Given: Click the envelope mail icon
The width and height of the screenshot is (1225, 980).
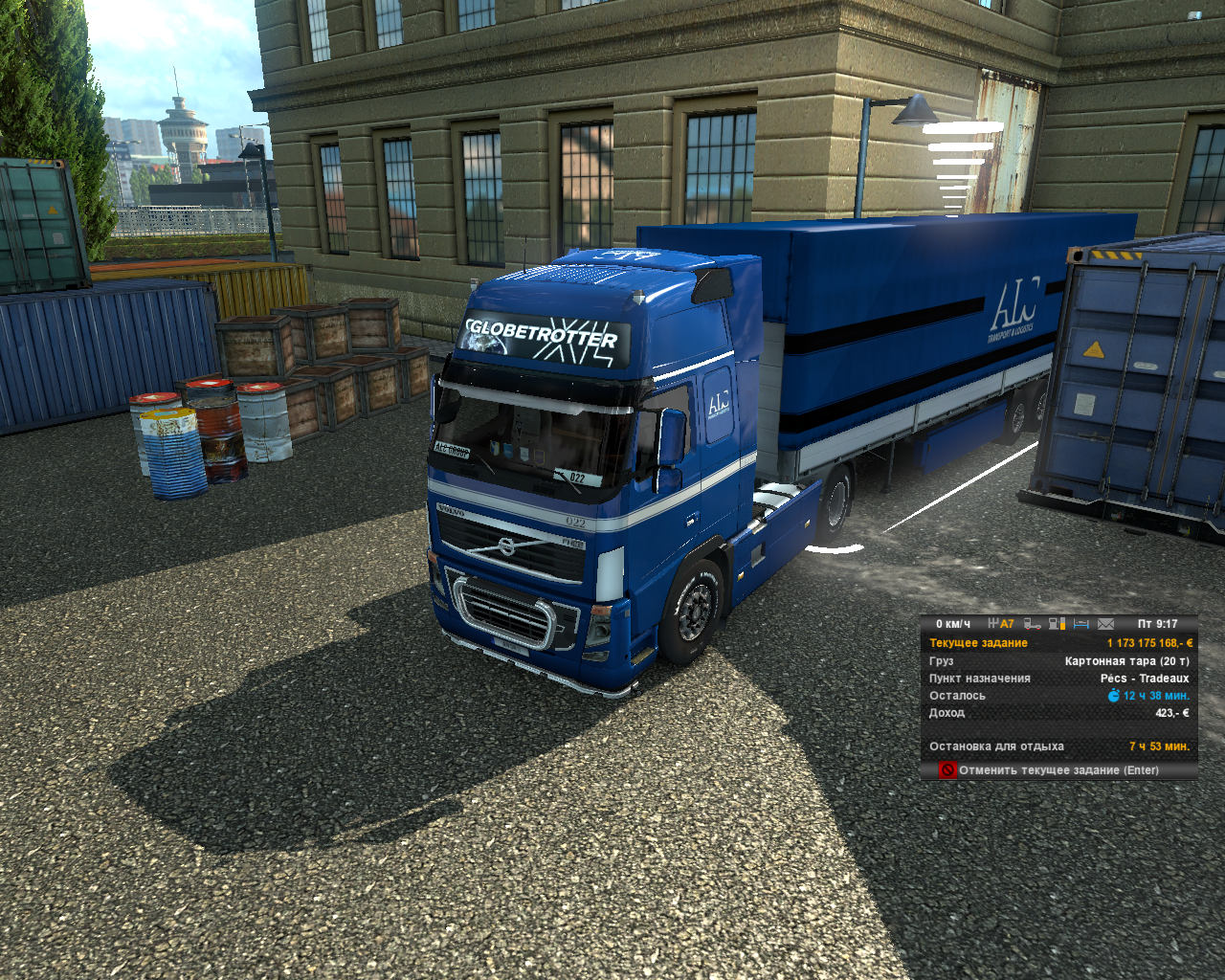Looking at the screenshot, I should (1106, 624).
